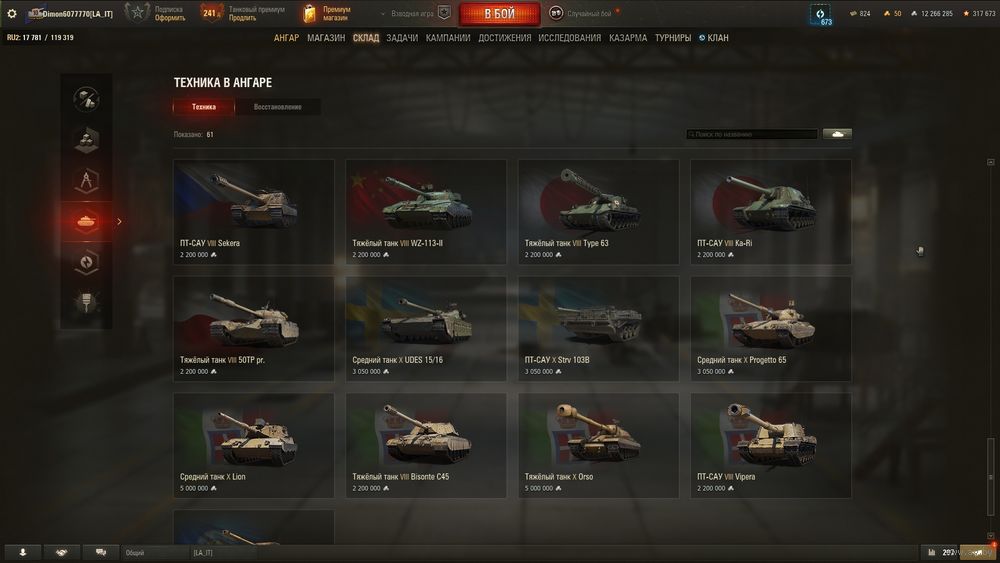This screenshot has width=1000, height=563.
Task: Select the Техника tab
Action: point(204,107)
